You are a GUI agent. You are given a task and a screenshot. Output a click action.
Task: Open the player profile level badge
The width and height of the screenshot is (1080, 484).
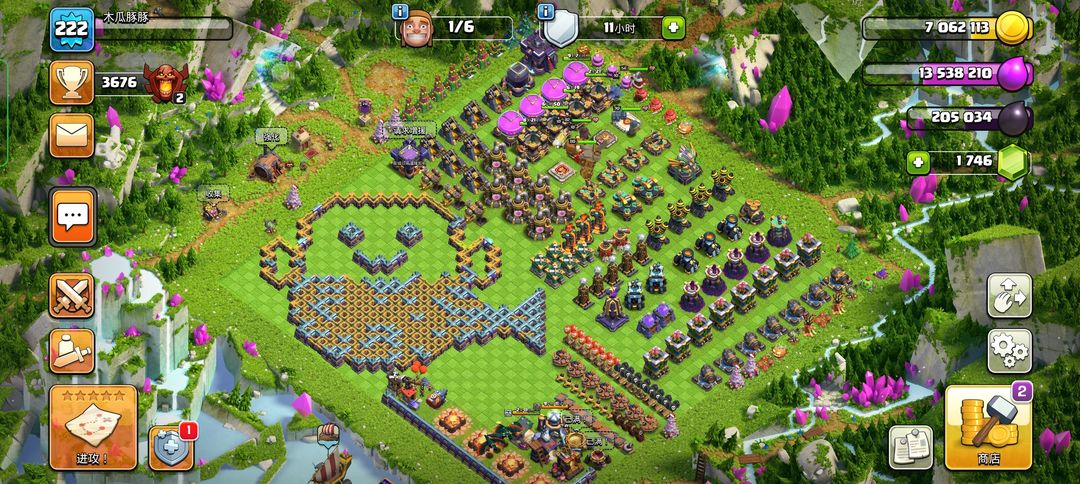72,29
